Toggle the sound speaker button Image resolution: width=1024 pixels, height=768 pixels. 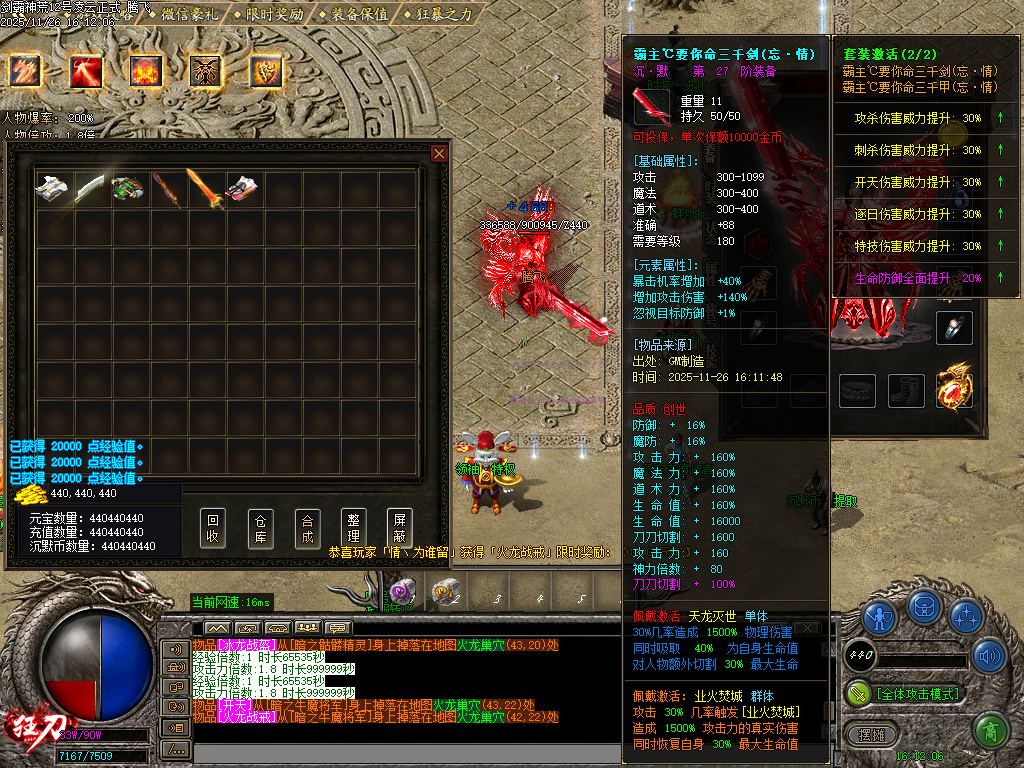[x=990, y=656]
